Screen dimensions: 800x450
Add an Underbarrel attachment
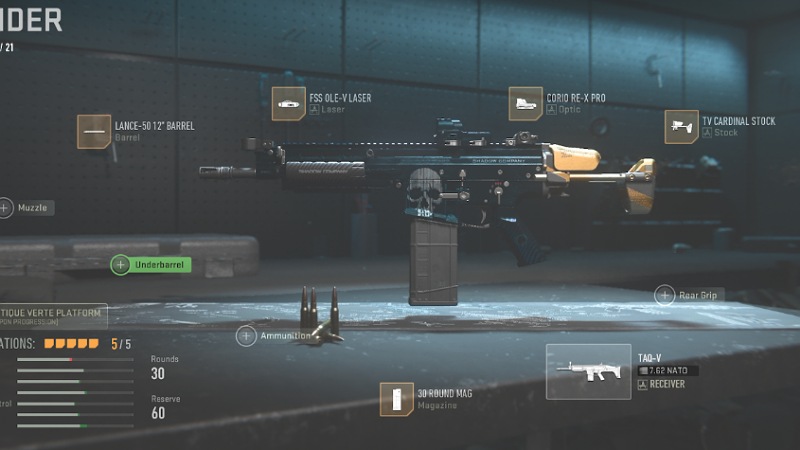point(121,265)
